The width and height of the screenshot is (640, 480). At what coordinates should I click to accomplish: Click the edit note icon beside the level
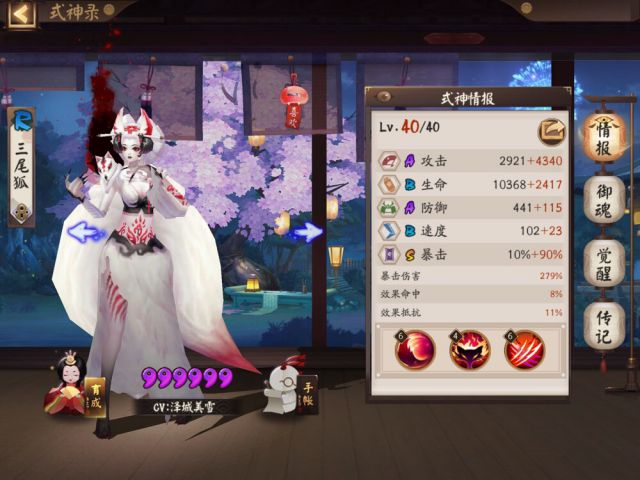coord(551,129)
